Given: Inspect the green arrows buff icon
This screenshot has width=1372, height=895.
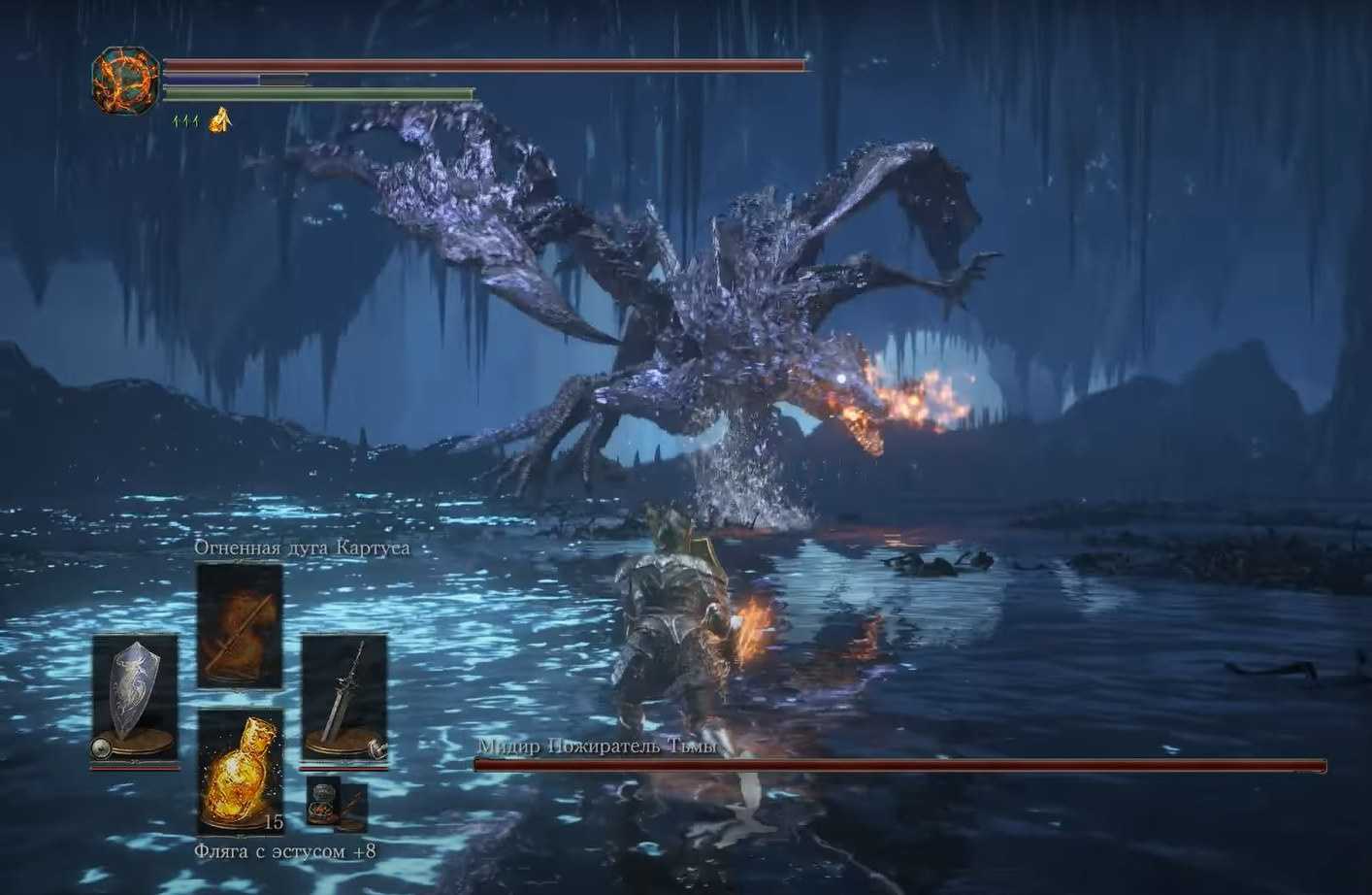Looking at the screenshot, I should click(185, 121).
